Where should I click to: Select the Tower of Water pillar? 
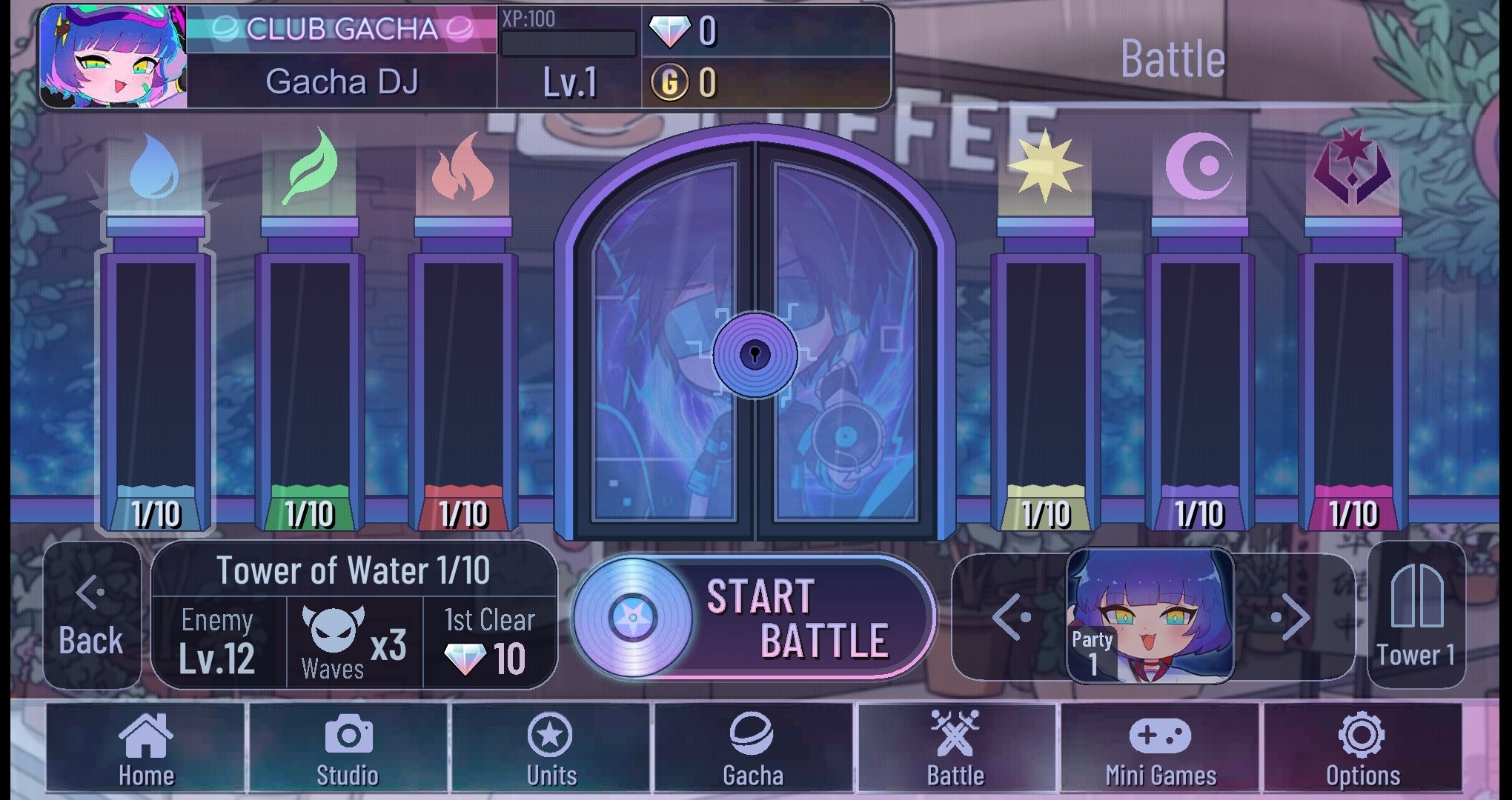click(x=156, y=370)
